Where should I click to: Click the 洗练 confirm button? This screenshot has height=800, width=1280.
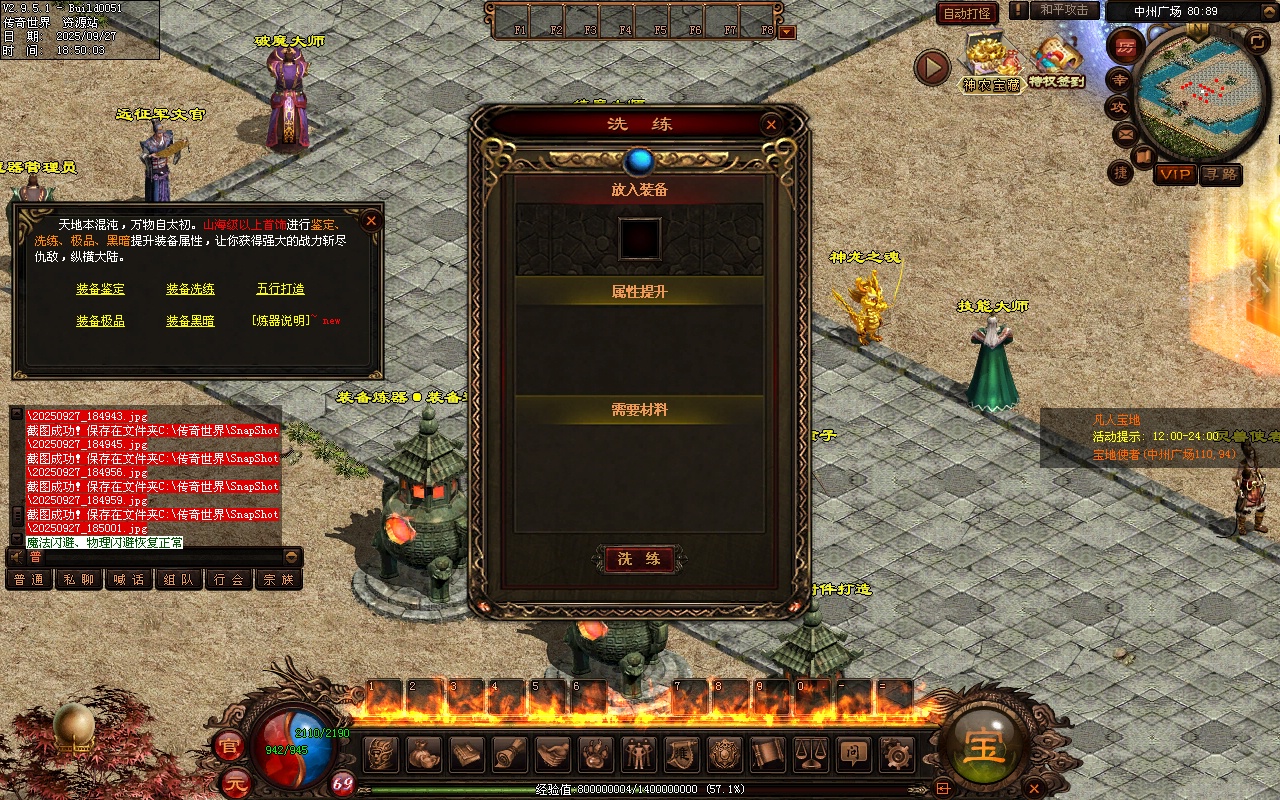pyautogui.click(x=639, y=559)
